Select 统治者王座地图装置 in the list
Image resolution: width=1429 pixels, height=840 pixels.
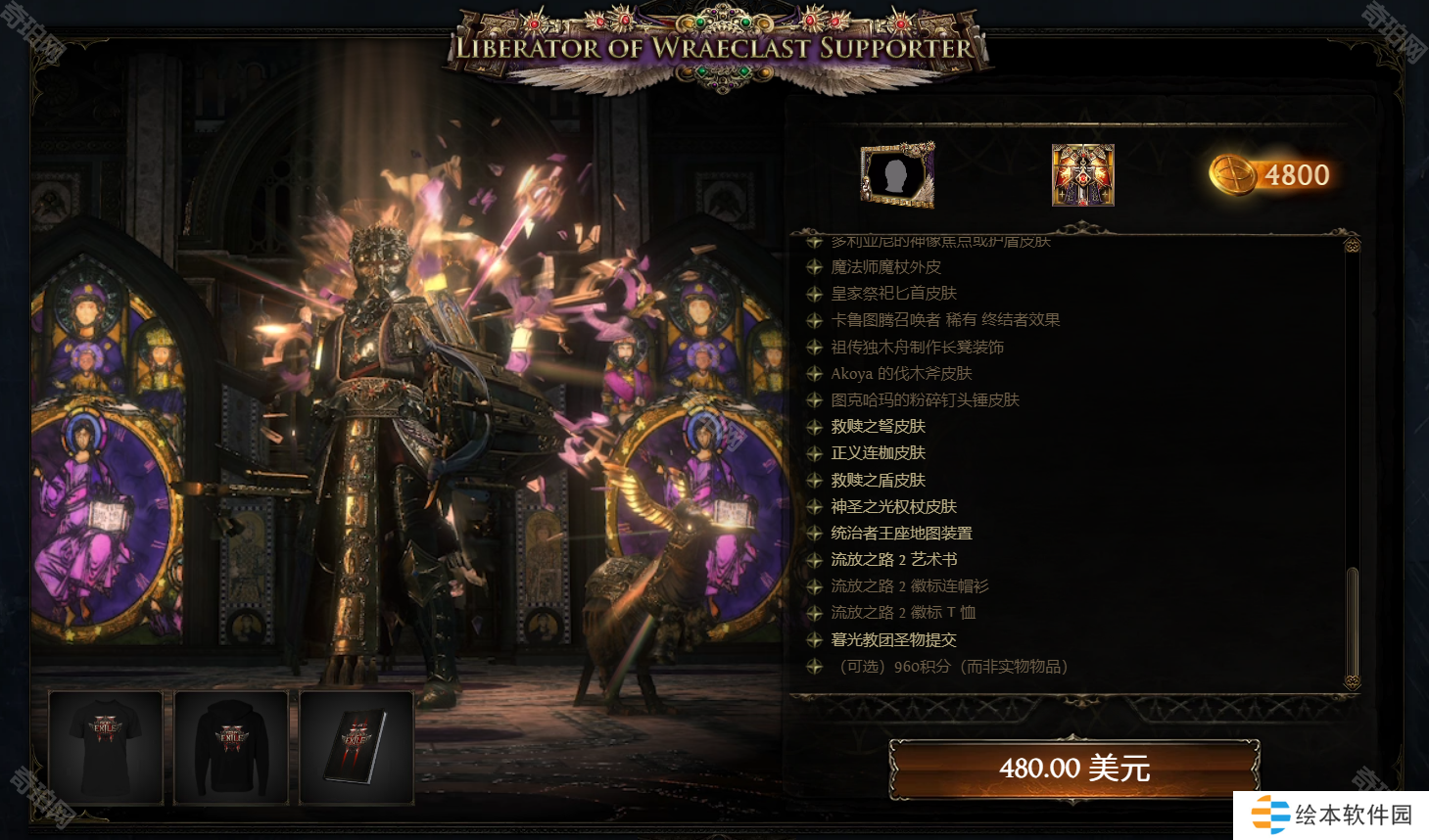(x=901, y=534)
